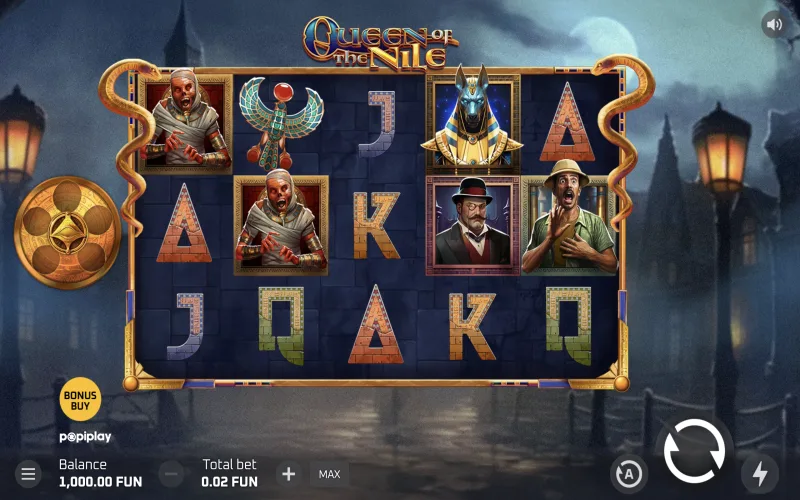Activate the lightning bolt turbo mode
The width and height of the screenshot is (800, 500).
760,473
